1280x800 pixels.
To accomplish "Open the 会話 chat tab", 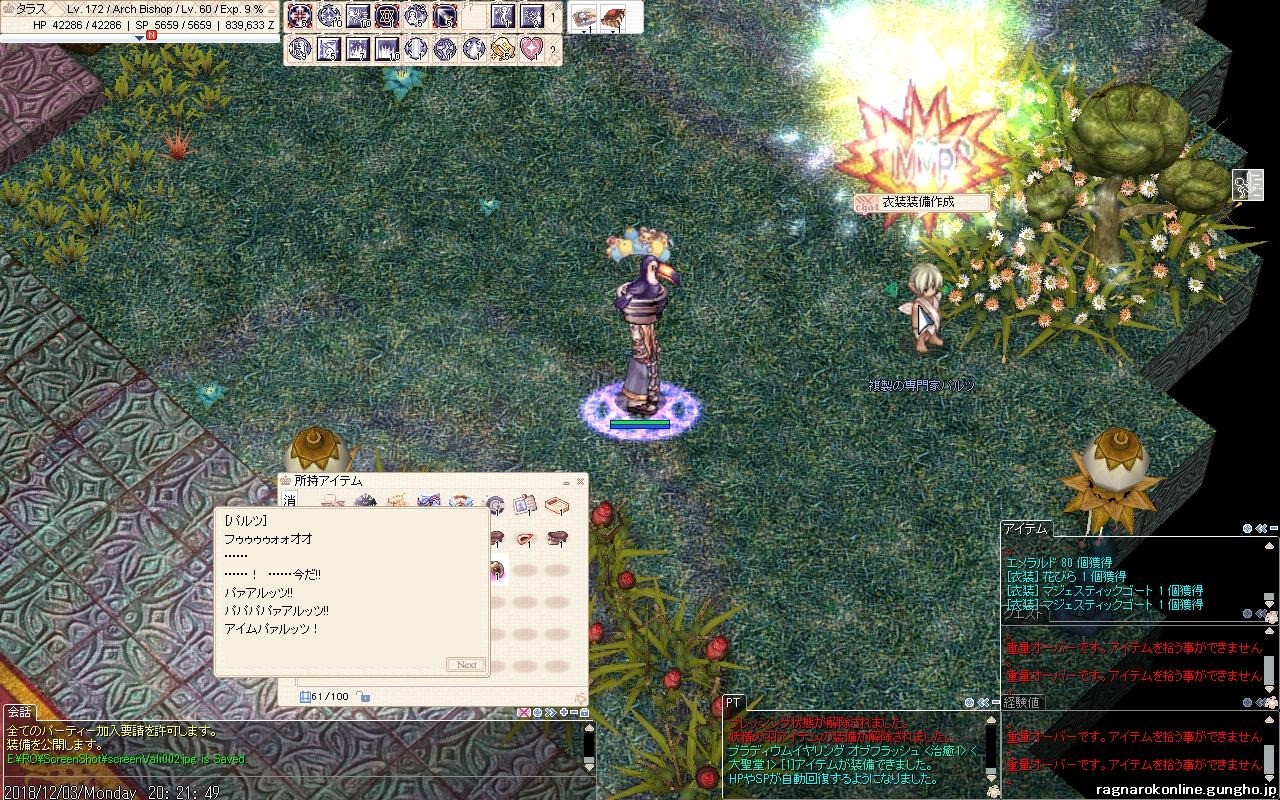I will (19, 712).
